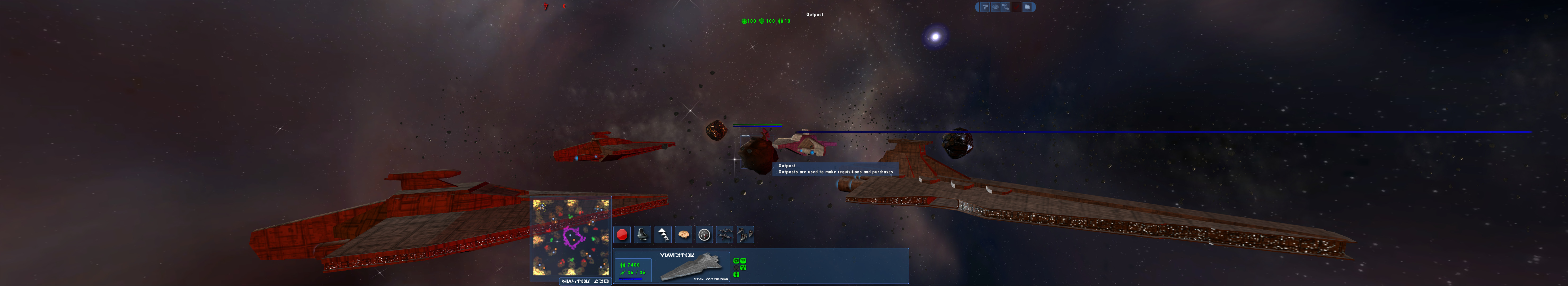Image resolution: width=1568 pixels, height=286 pixels.
Task: Launch the X-wing style fighter squadron
Action: 725,234
